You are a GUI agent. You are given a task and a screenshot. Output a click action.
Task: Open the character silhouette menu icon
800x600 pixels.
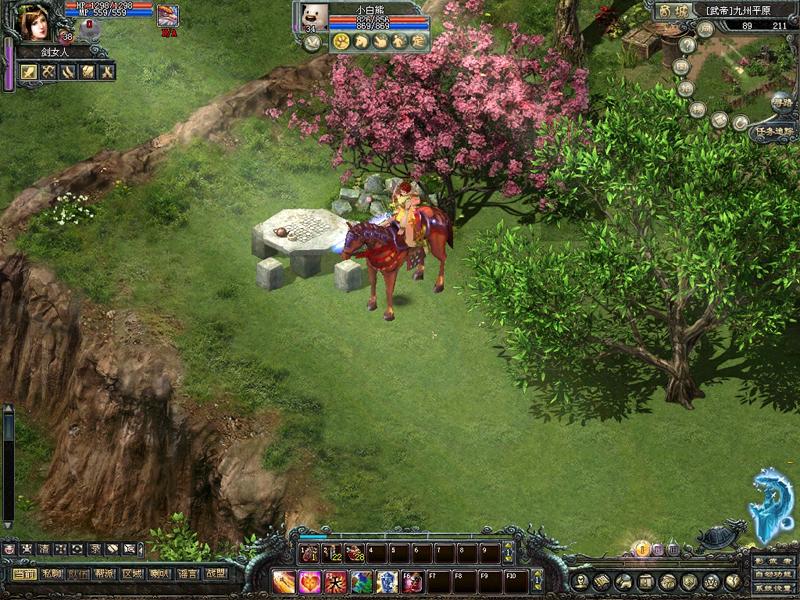point(581,581)
